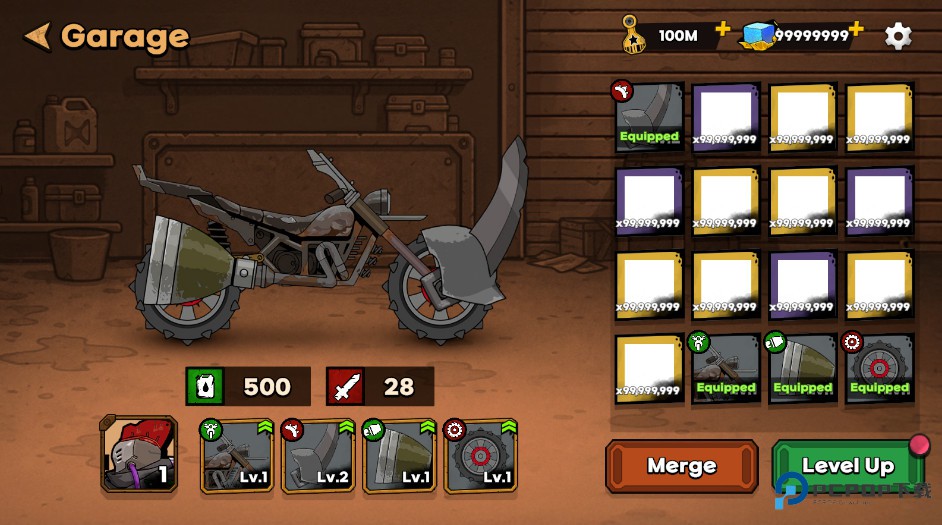The width and height of the screenshot is (942, 525).
Task: Add more blue gems with the plus button
Action: tap(856, 30)
